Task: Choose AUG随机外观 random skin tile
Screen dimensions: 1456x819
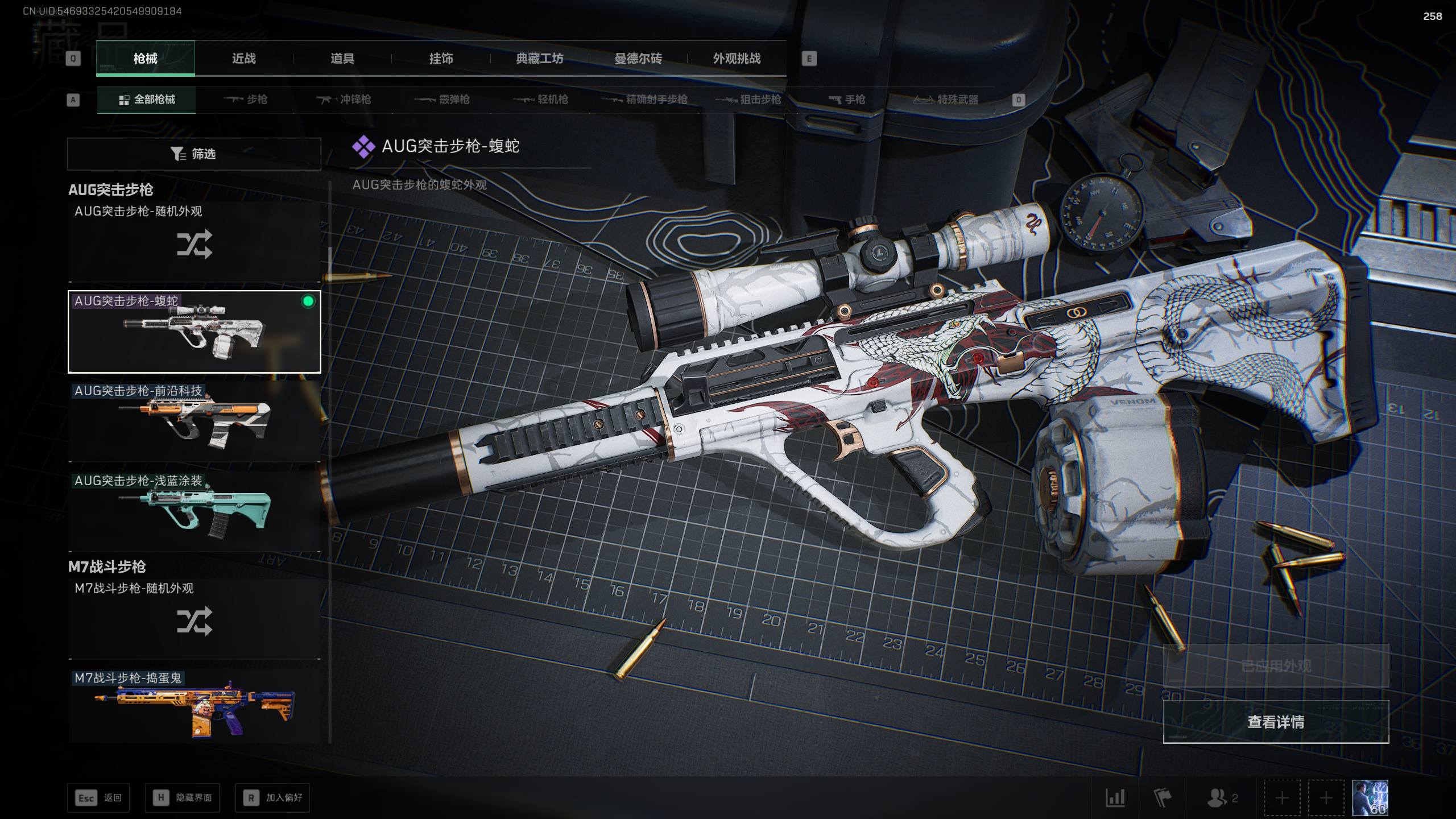Action: click(194, 242)
